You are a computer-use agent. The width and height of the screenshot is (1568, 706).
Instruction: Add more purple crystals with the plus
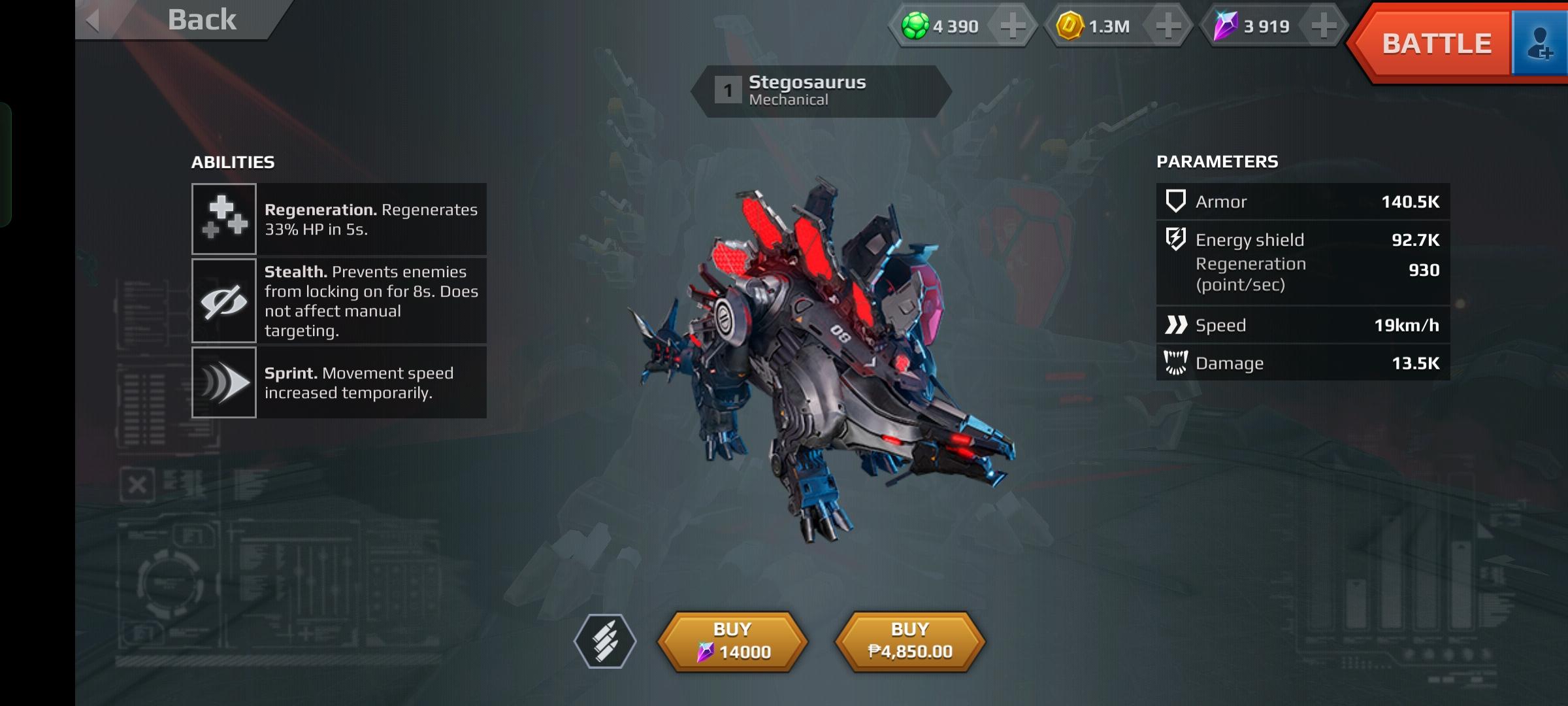coord(1324,26)
